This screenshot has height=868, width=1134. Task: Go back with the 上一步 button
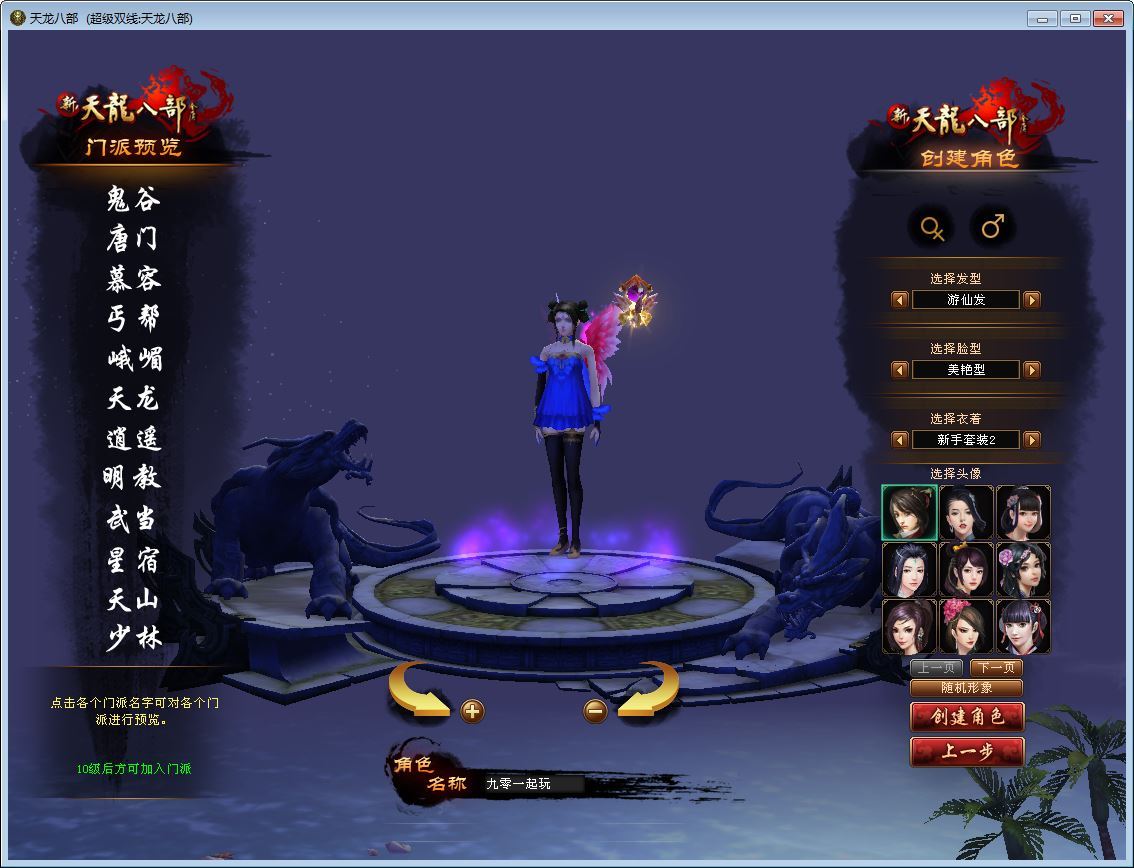[x=966, y=752]
